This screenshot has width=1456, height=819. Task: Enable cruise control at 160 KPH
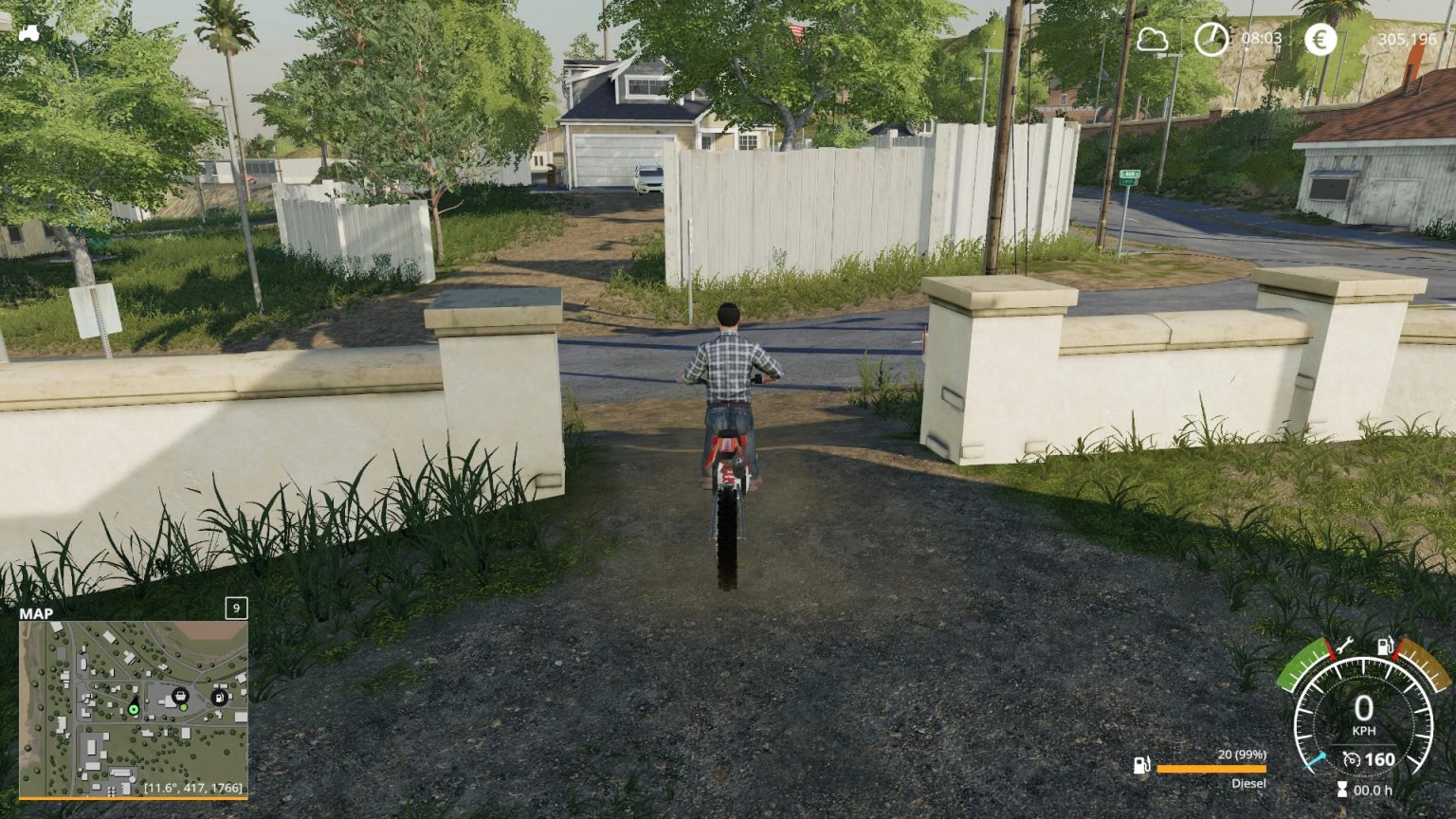tap(1380, 759)
